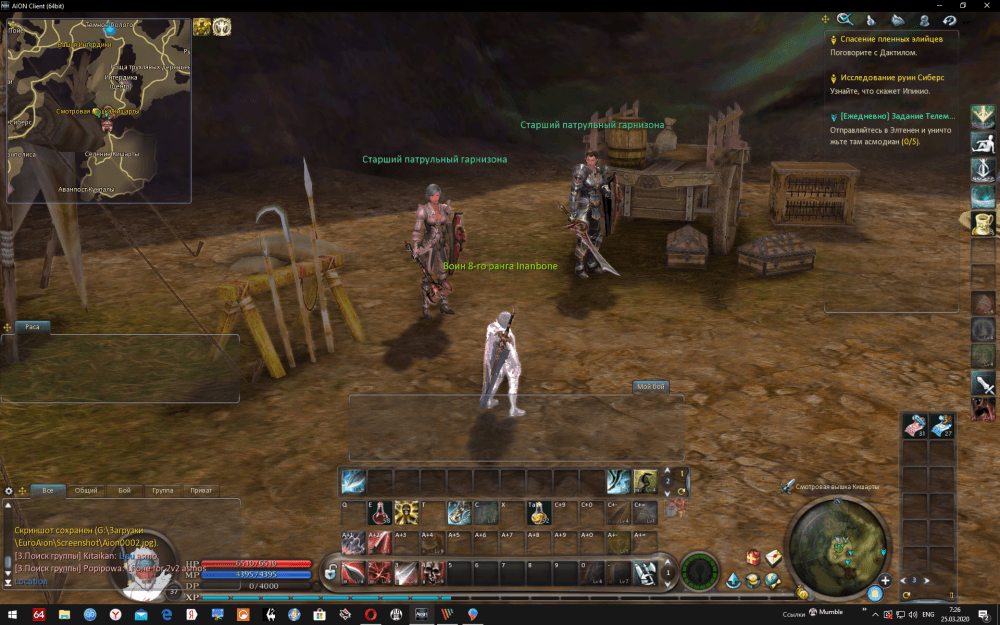This screenshot has width=1000, height=625.
Task: Switch to the Все chat tab
Action: (x=48, y=490)
